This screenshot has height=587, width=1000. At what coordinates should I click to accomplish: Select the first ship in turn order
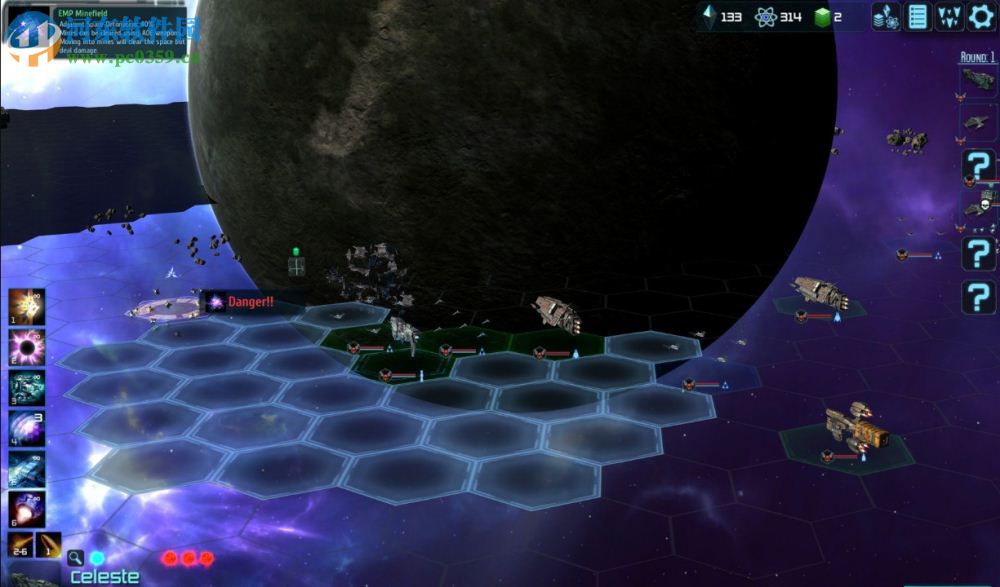pyautogui.click(x=978, y=80)
